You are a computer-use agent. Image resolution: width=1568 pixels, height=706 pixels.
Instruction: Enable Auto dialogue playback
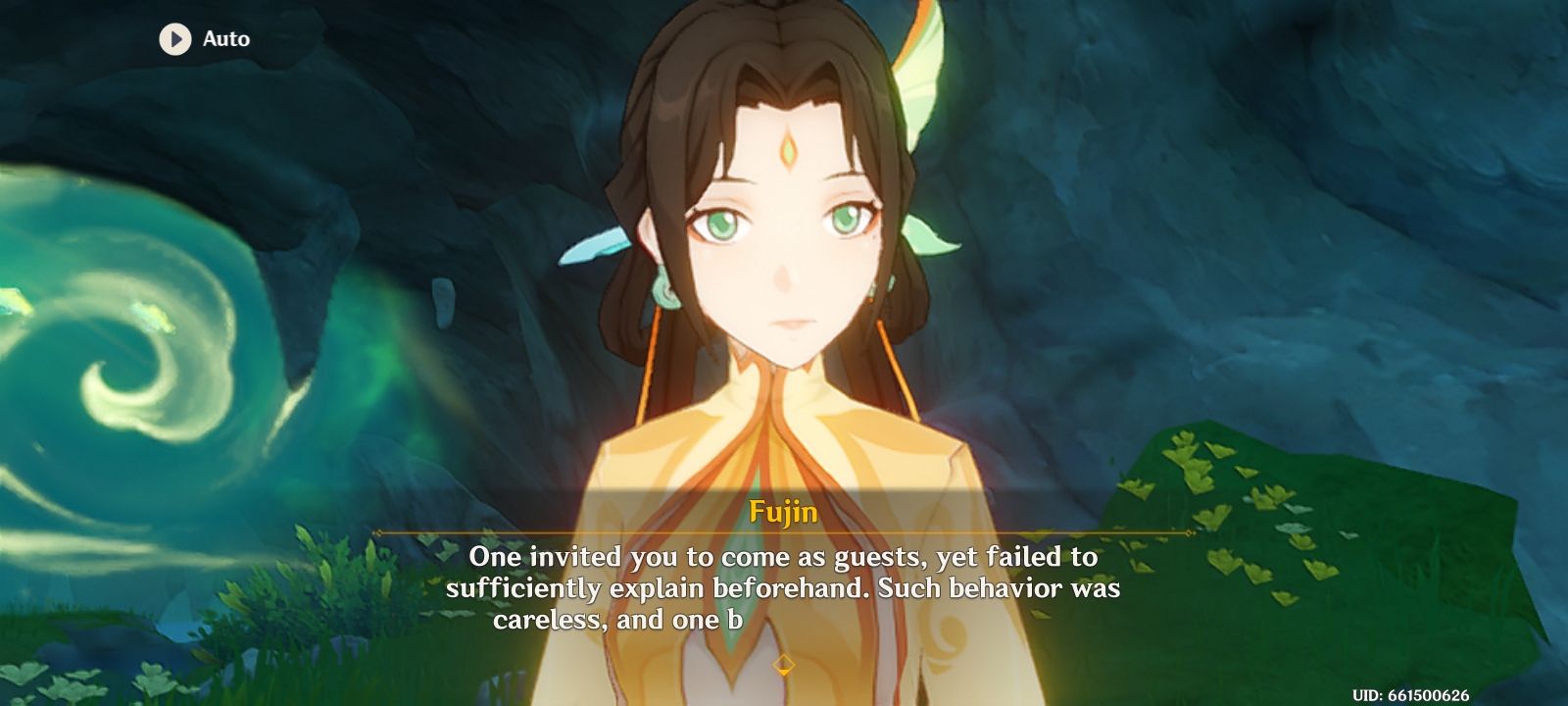(x=201, y=39)
